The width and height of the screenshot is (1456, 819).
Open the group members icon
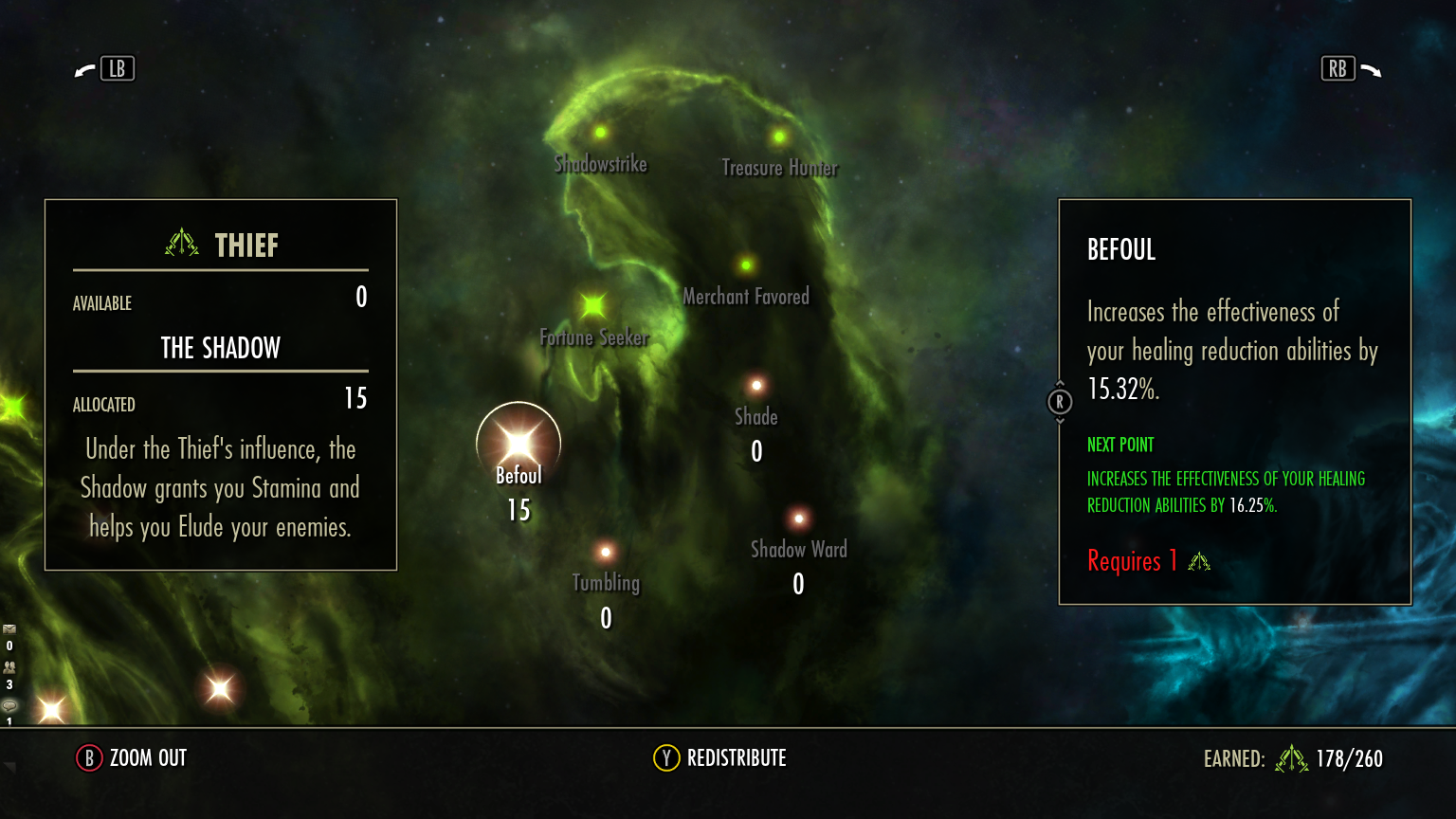[x=9, y=667]
